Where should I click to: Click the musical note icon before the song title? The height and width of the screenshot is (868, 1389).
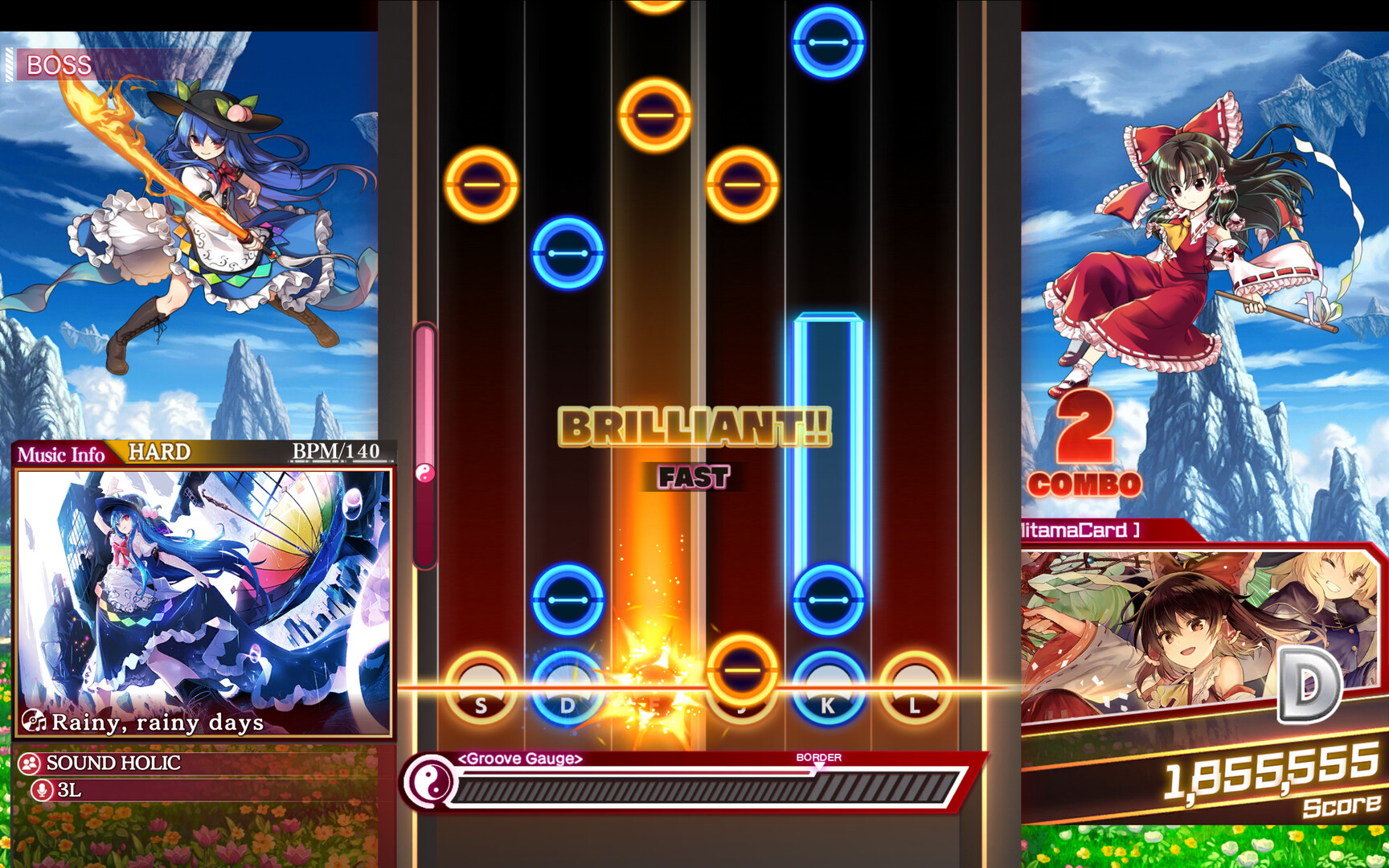(x=37, y=723)
